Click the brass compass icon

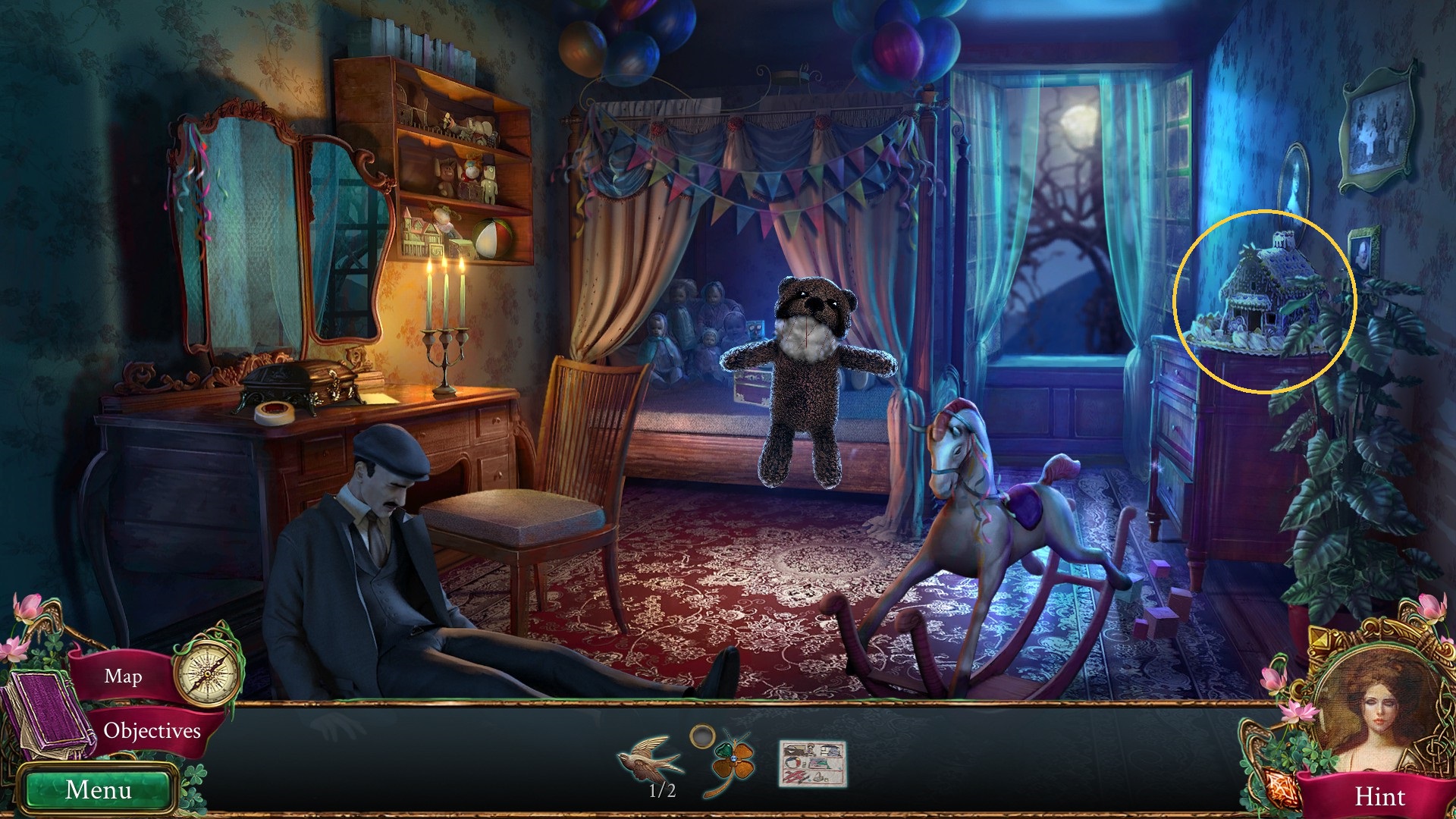206,671
